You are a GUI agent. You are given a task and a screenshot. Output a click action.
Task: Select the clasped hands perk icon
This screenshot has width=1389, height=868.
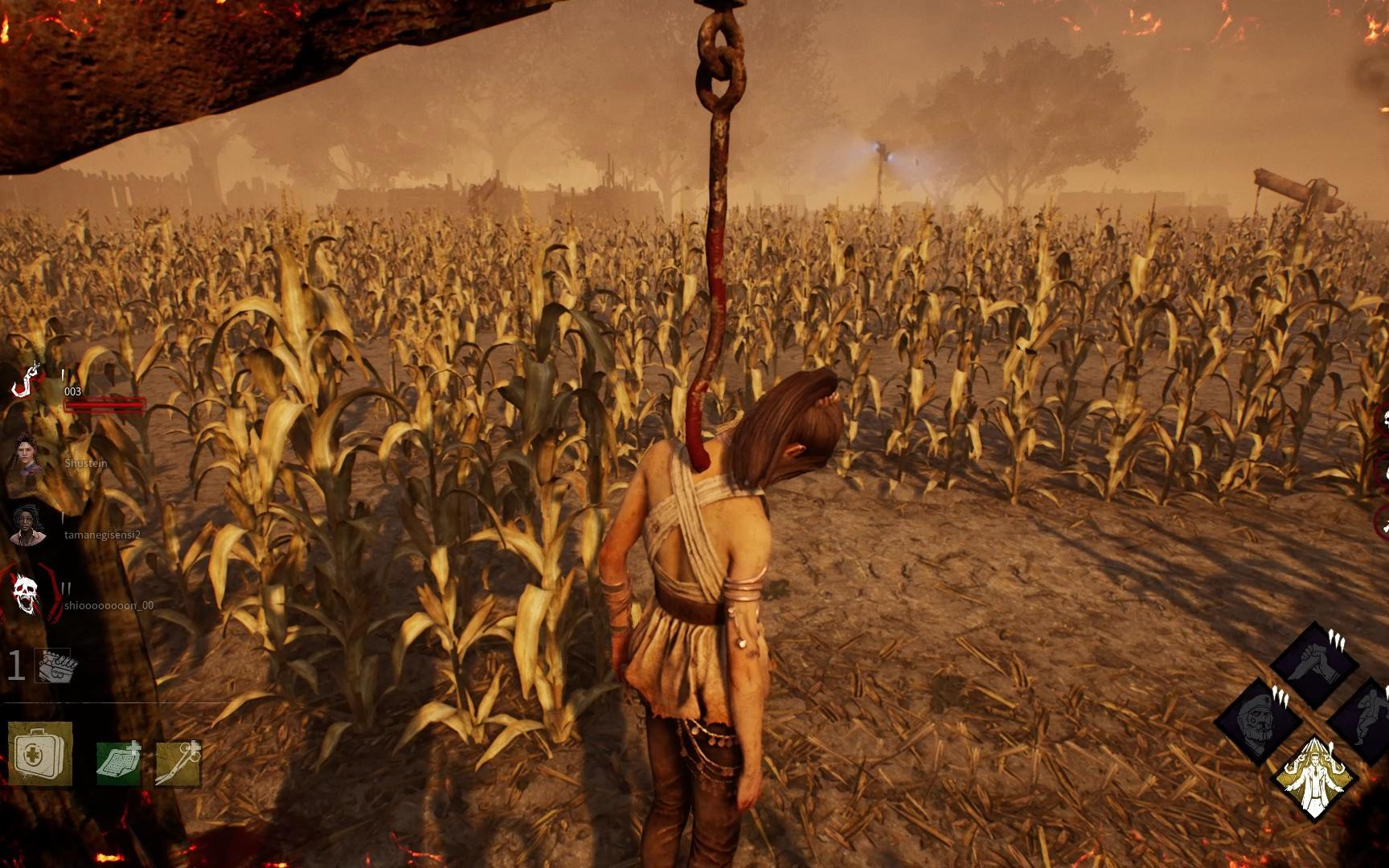click(1315, 664)
